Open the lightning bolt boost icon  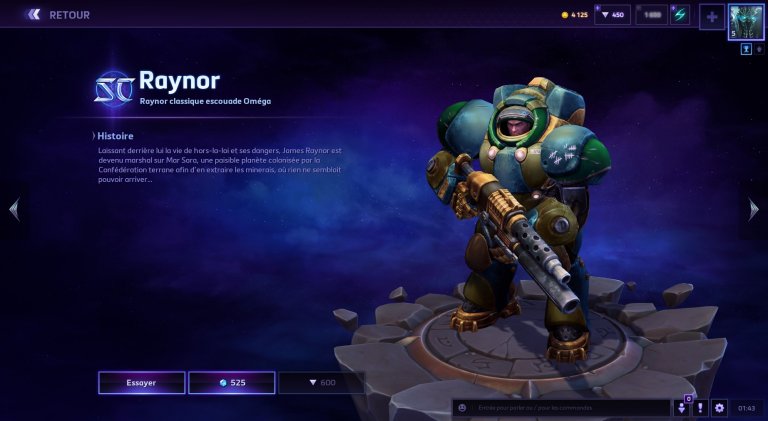coord(680,15)
